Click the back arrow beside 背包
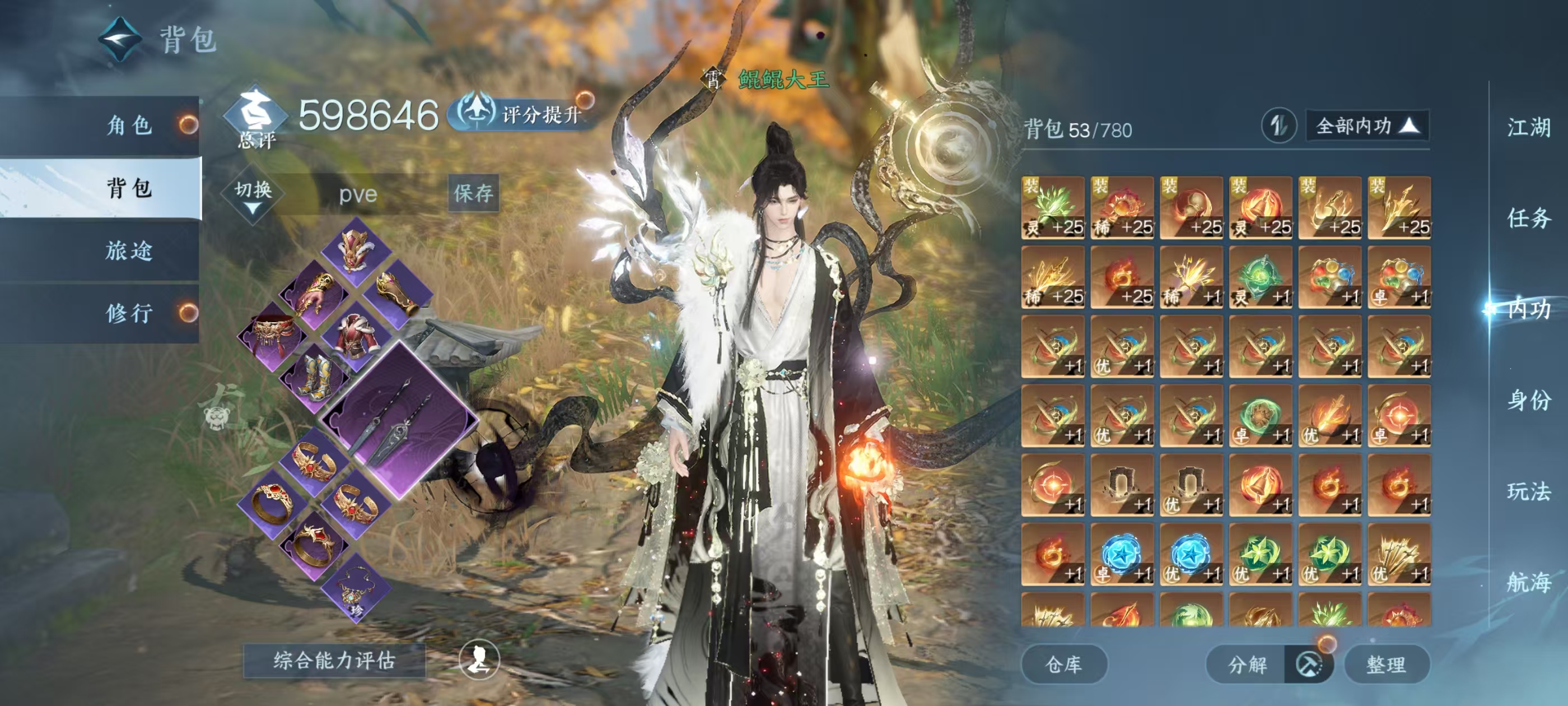 coord(120,40)
